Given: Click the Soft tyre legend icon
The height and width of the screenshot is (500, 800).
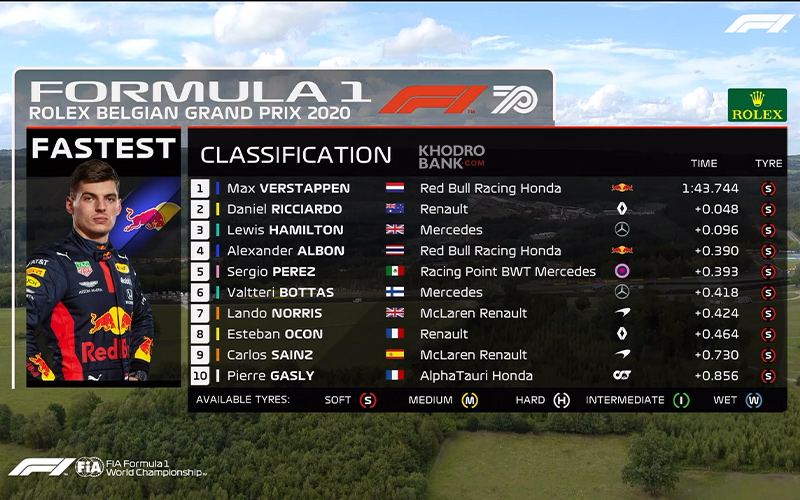Looking at the screenshot, I should point(368,400).
